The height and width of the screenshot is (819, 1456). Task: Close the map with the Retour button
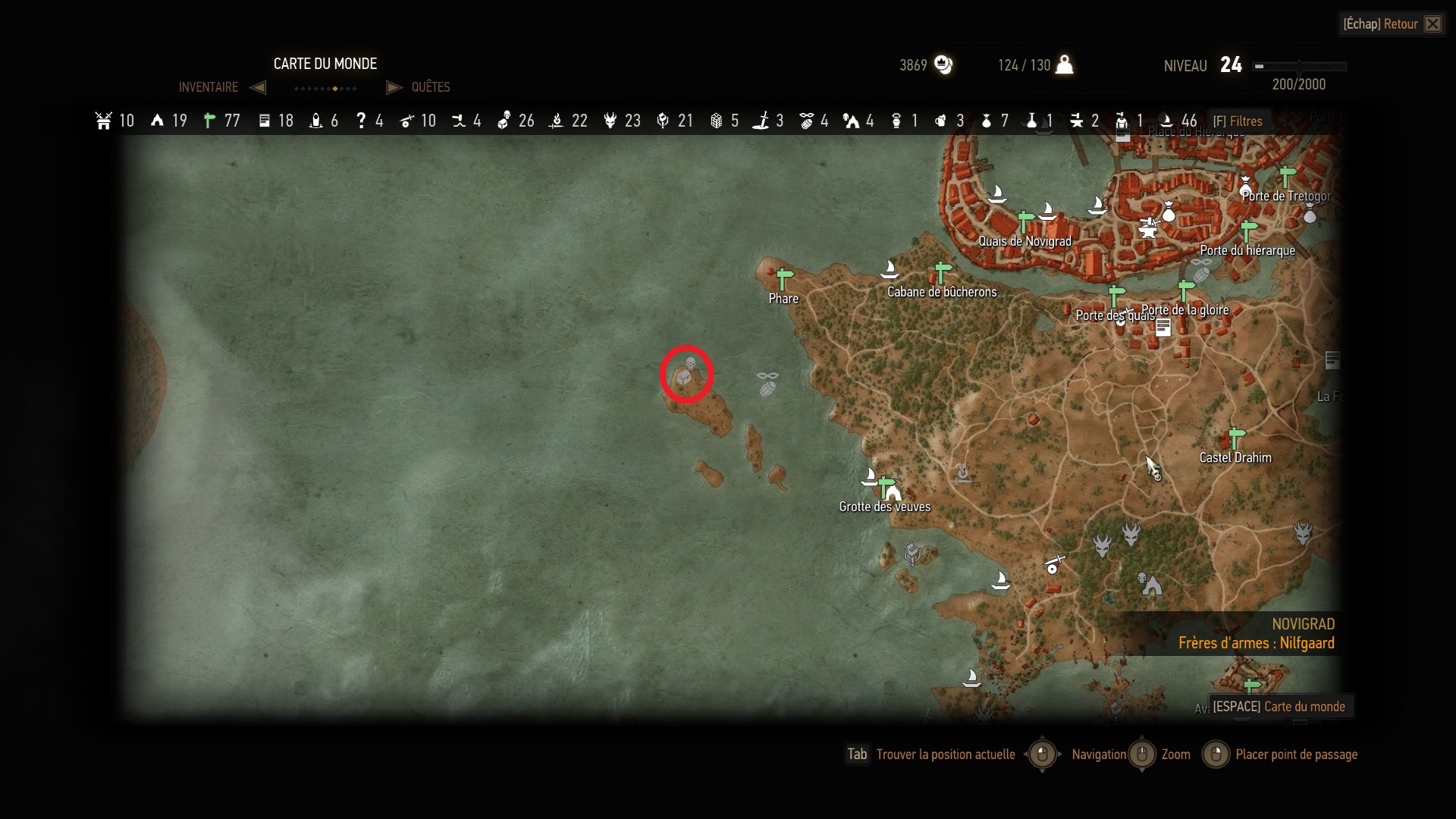click(1392, 24)
